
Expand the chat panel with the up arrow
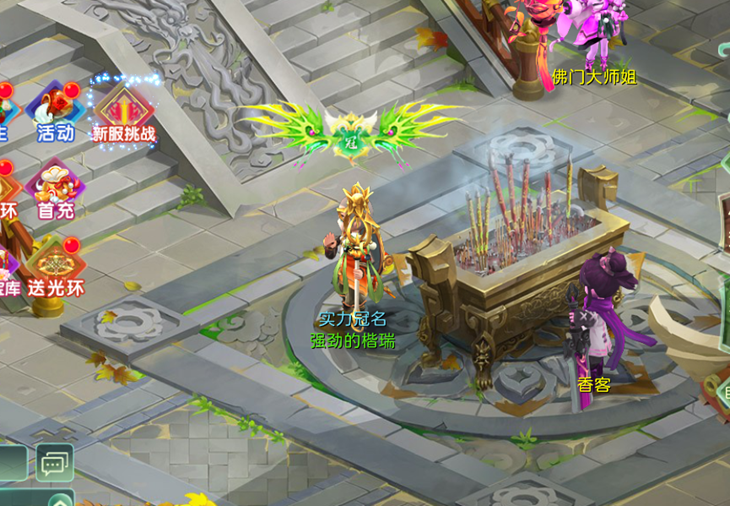point(60,498)
